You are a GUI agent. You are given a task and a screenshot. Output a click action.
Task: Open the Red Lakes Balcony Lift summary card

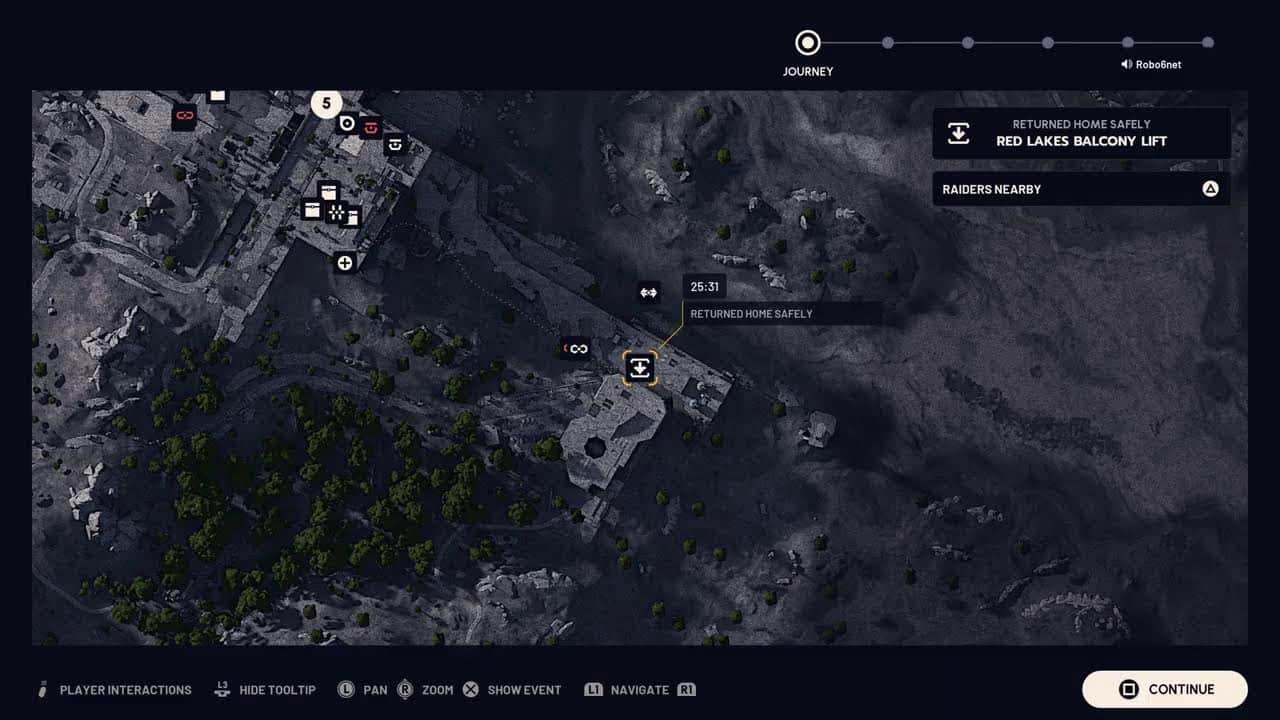pyautogui.click(x=1081, y=133)
